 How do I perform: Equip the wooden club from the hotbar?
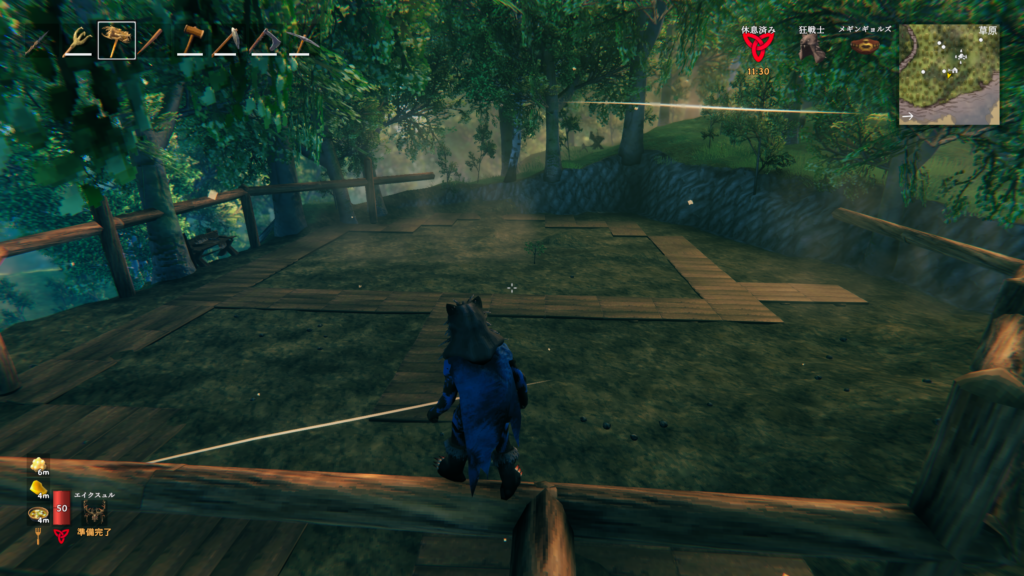coord(150,41)
